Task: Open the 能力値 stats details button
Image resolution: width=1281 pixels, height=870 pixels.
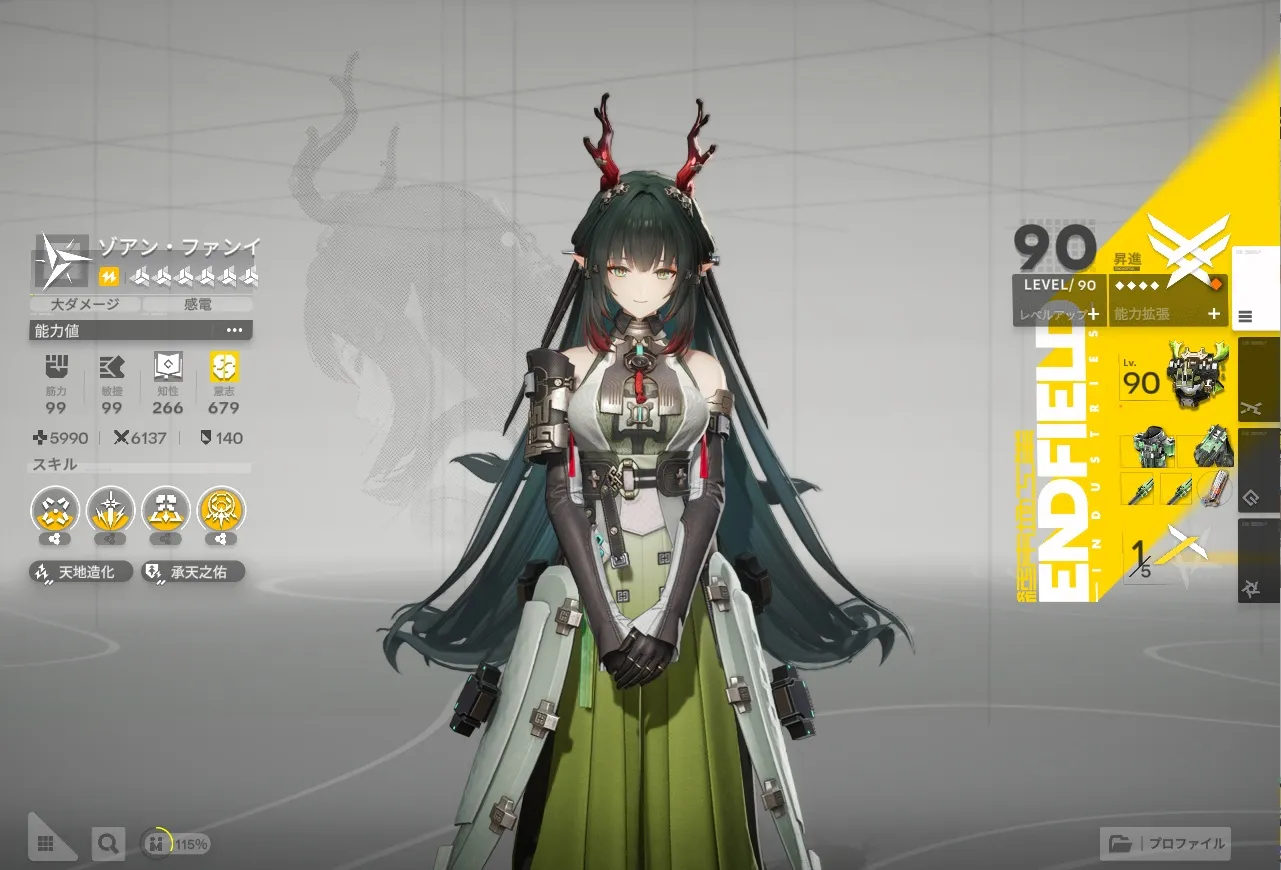Action: click(x=234, y=330)
